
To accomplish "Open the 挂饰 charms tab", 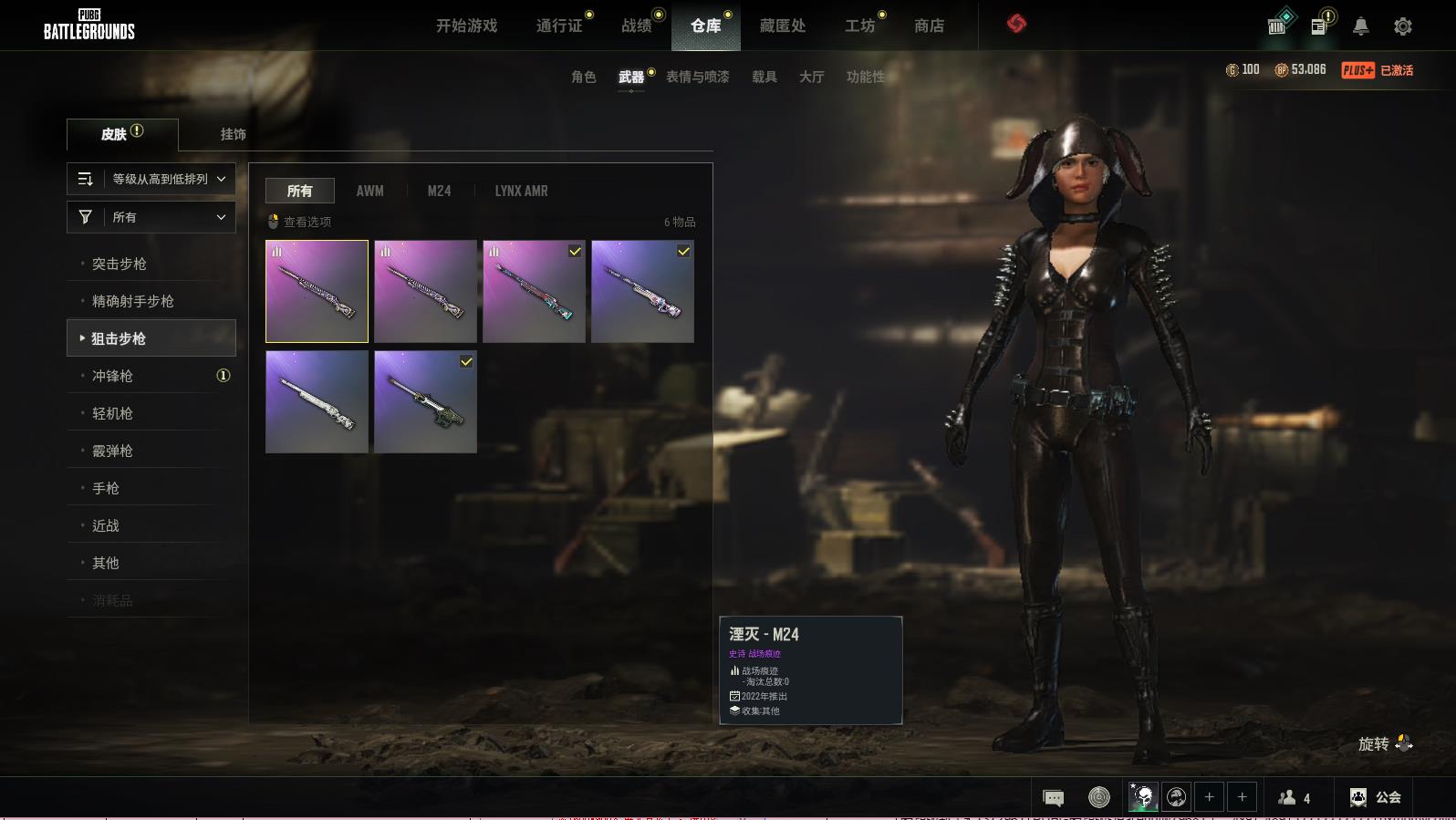I will coord(233,134).
